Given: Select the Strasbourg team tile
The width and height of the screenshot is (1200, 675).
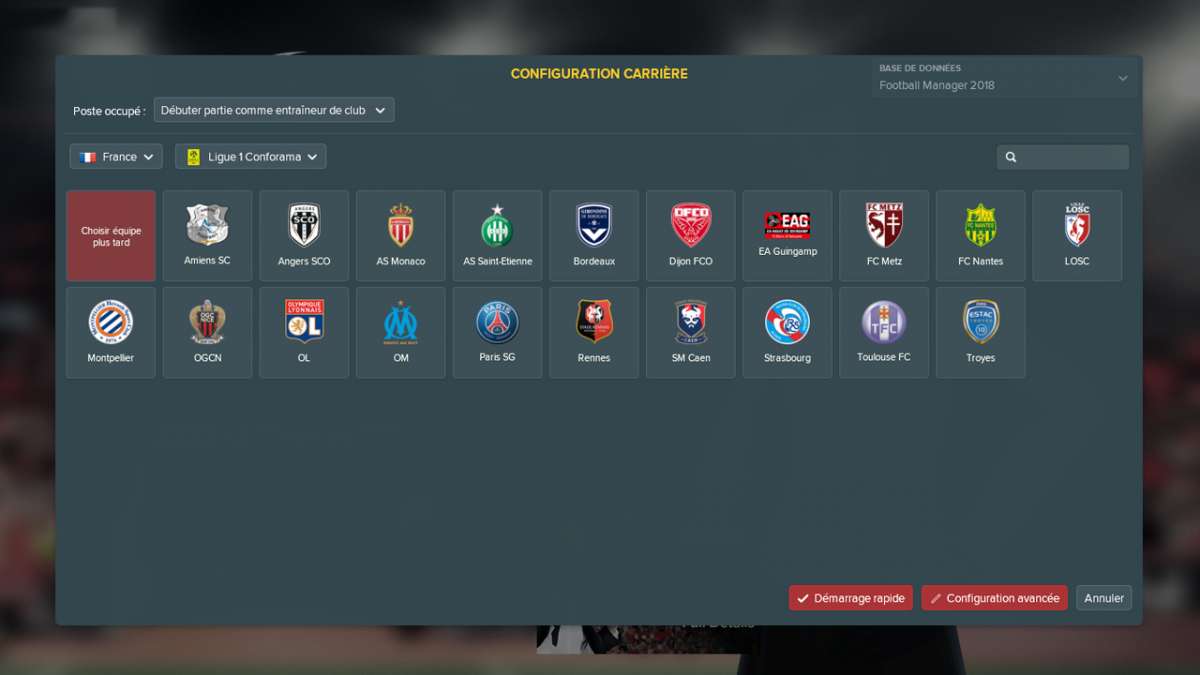Looking at the screenshot, I should click(787, 333).
